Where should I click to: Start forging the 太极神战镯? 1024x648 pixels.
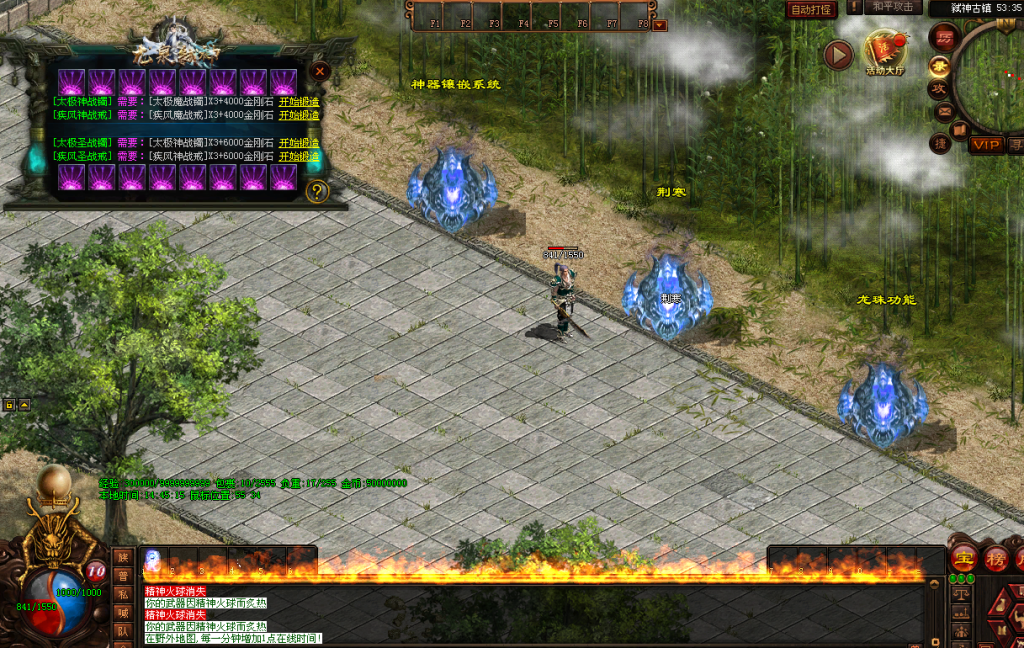299,101
